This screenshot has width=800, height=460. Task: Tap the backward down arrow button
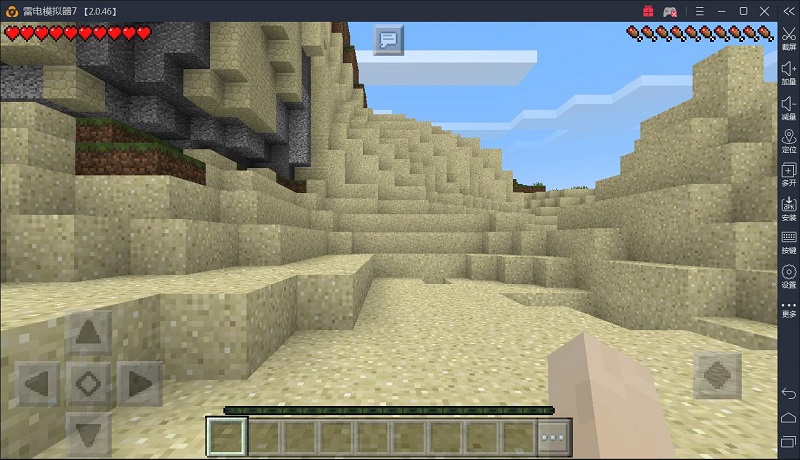[88, 431]
